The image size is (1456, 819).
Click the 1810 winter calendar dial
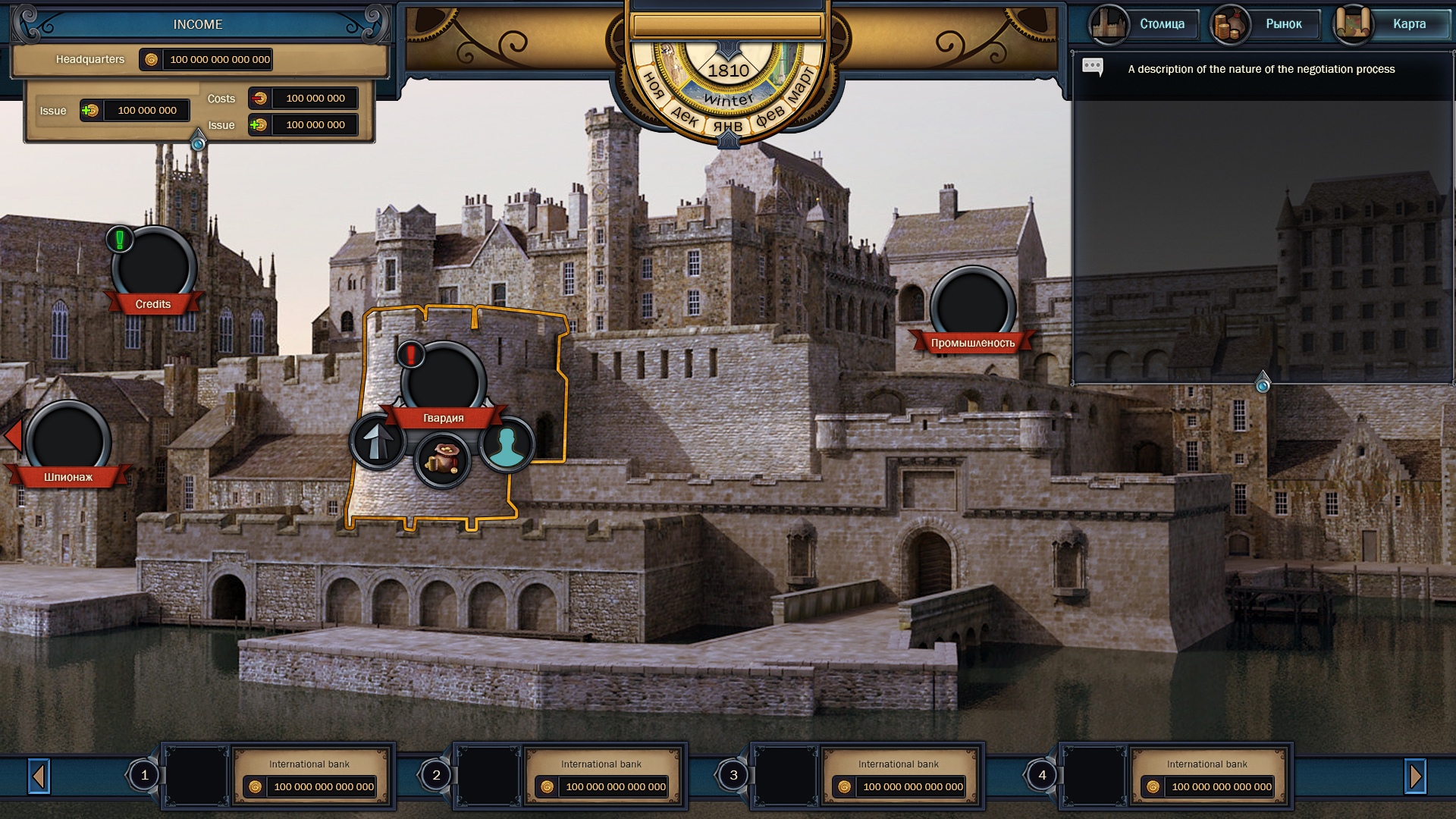[729, 83]
